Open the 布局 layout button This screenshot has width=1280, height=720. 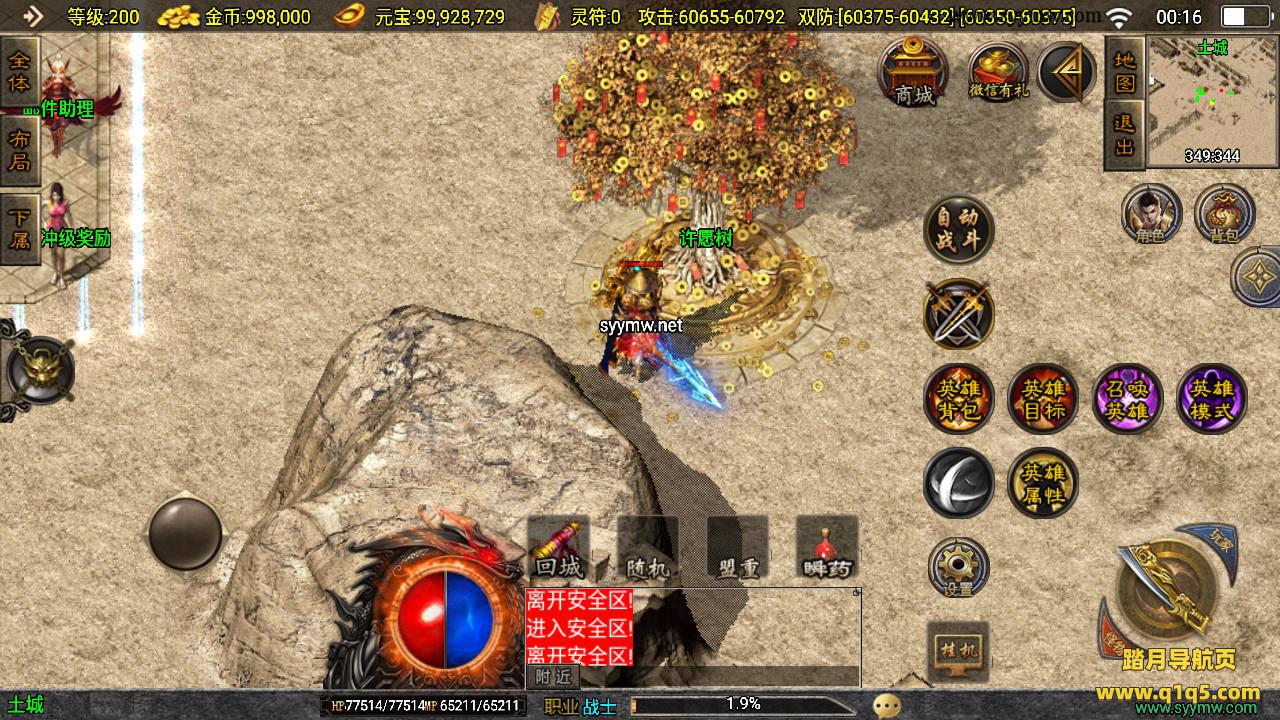(19, 150)
